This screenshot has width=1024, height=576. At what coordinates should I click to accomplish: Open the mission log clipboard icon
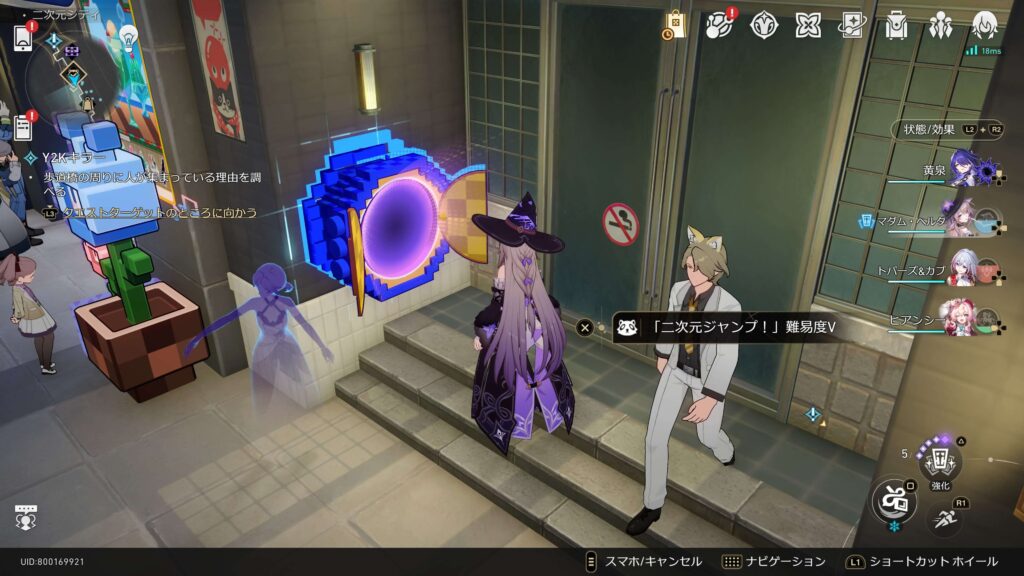pyautogui.click(x=23, y=127)
